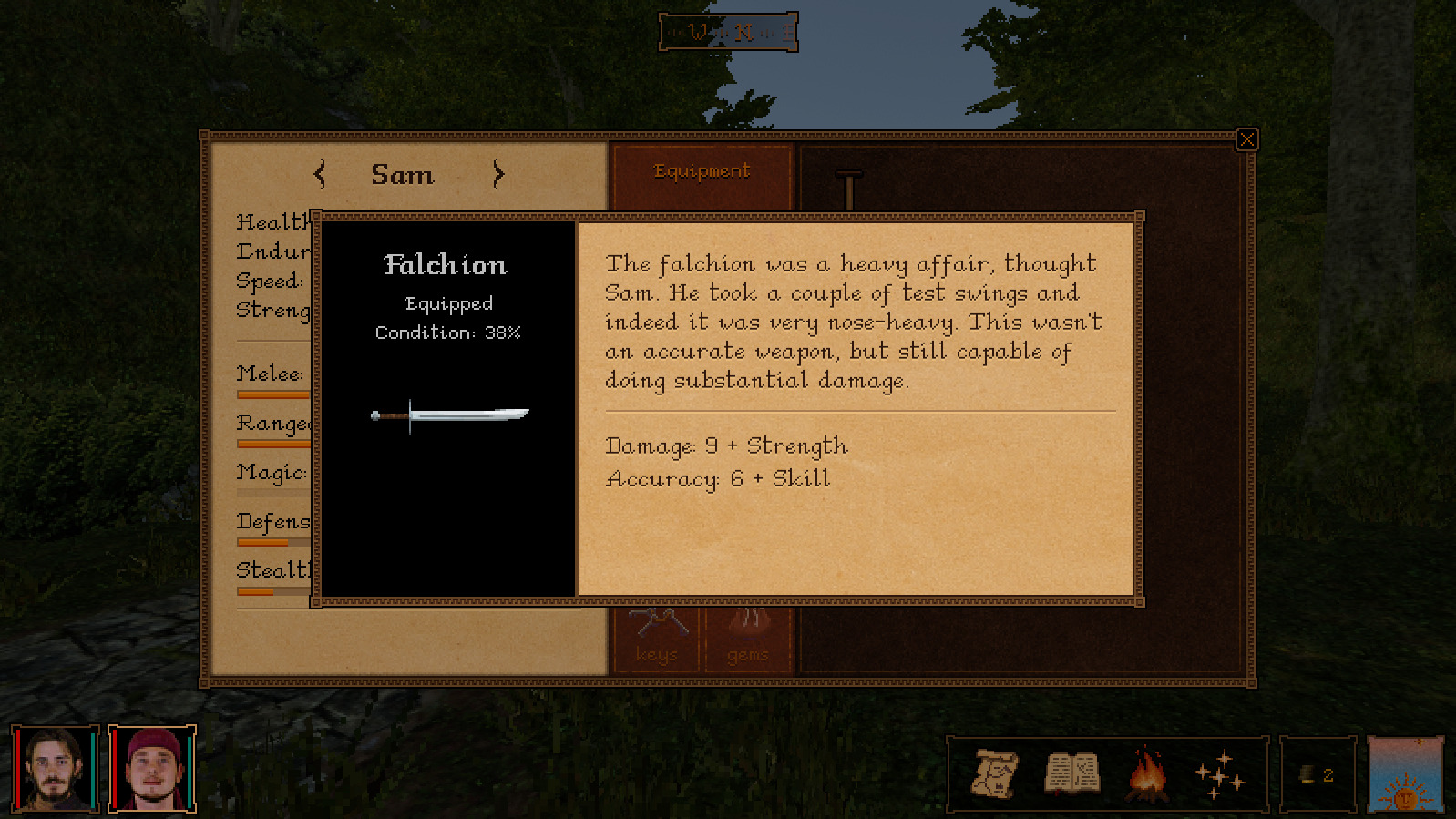Close the inventory panel
The height and width of the screenshot is (819, 1456).
(x=1246, y=138)
